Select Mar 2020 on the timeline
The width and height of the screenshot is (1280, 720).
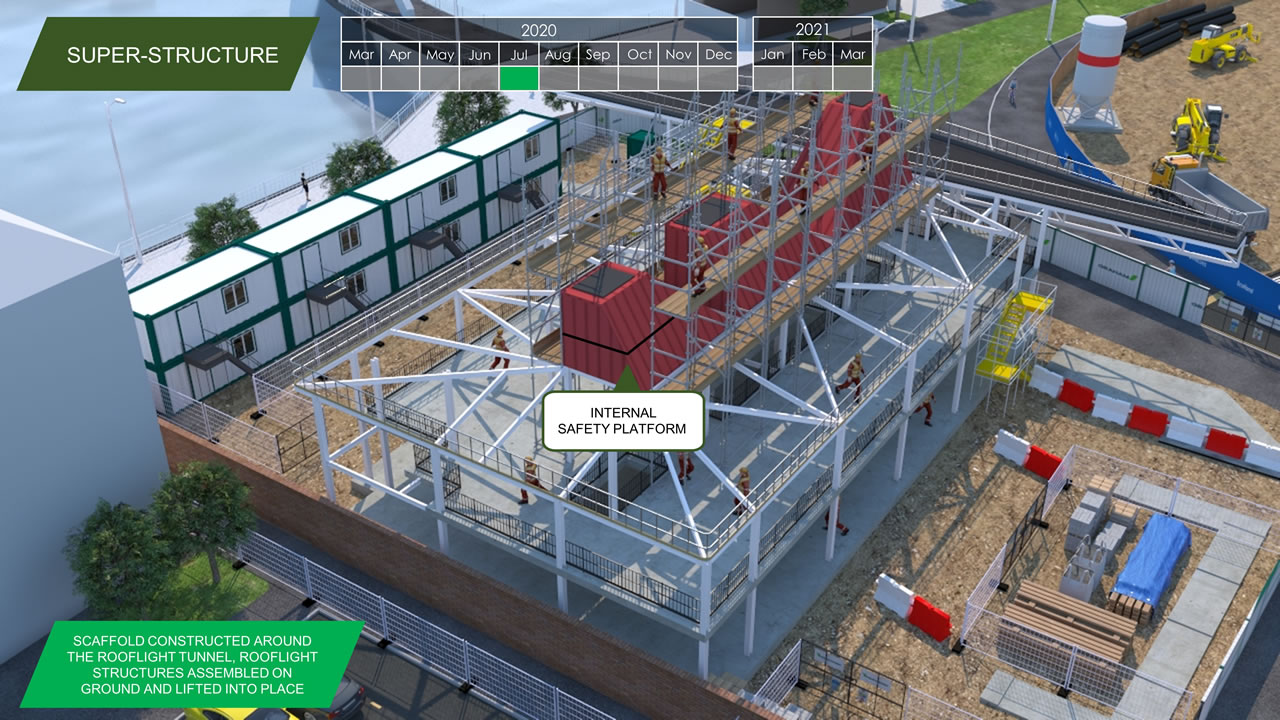click(x=361, y=55)
